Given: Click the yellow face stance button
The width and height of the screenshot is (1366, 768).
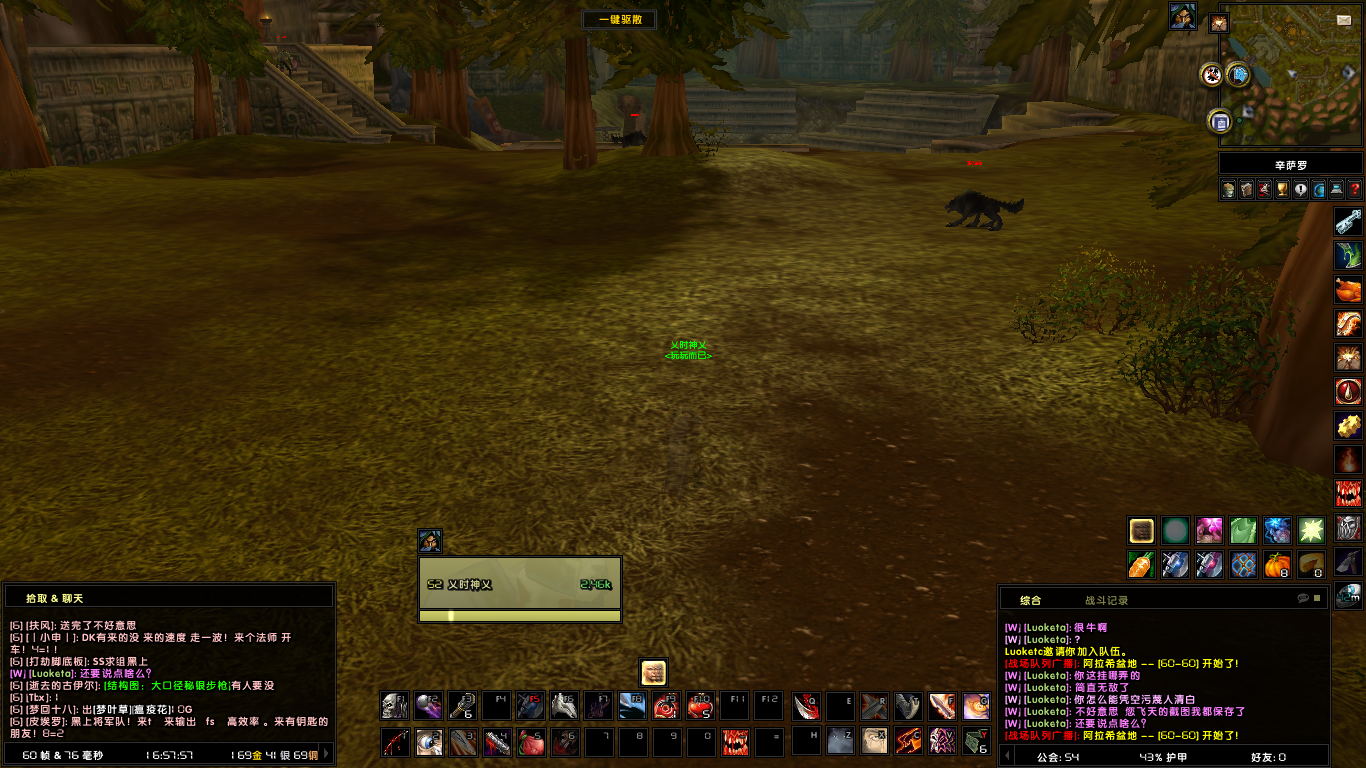Looking at the screenshot, I should [x=653, y=672].
